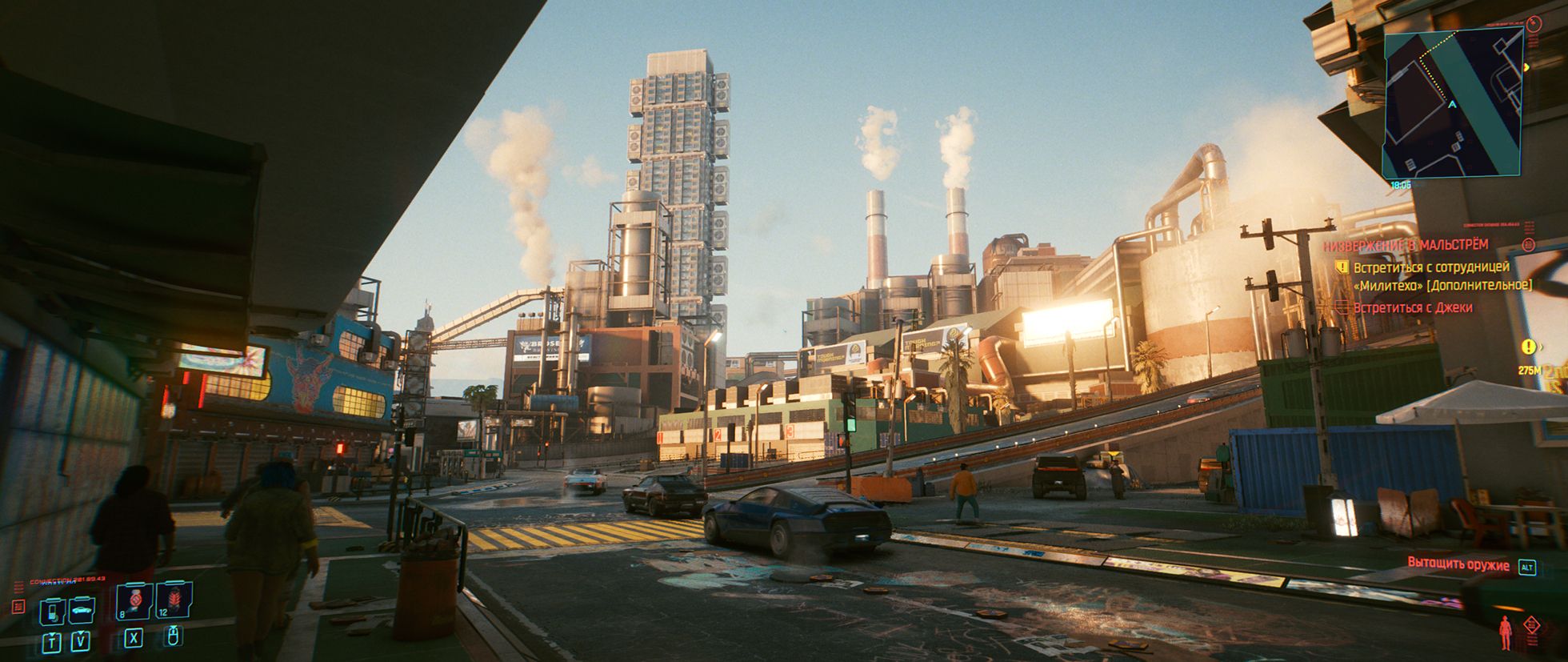Click the minimap in the corner
Screen dimensions: 1568x662
coord(1453,104)
